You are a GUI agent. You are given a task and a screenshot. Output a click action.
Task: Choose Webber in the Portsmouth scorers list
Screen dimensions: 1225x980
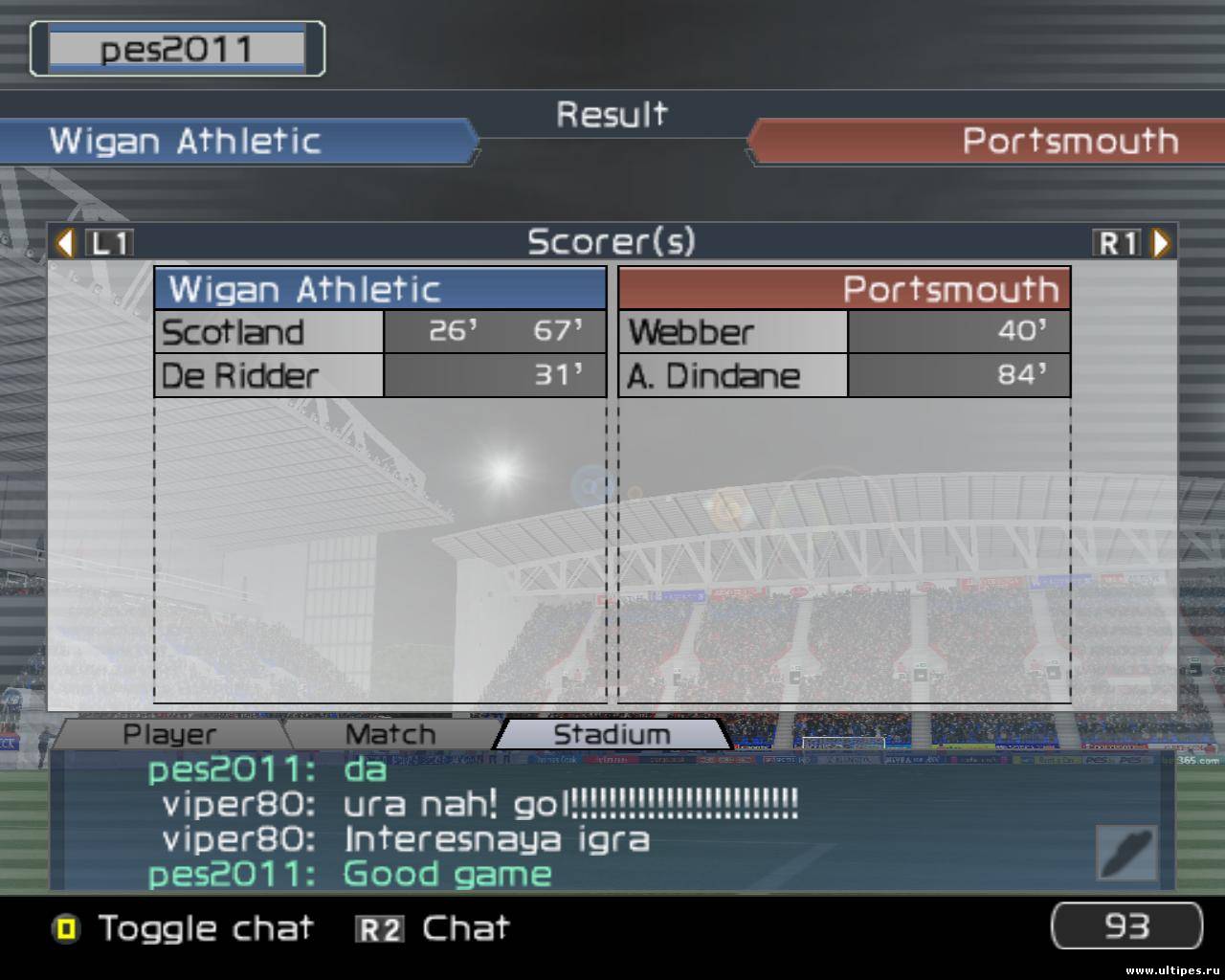691,332
